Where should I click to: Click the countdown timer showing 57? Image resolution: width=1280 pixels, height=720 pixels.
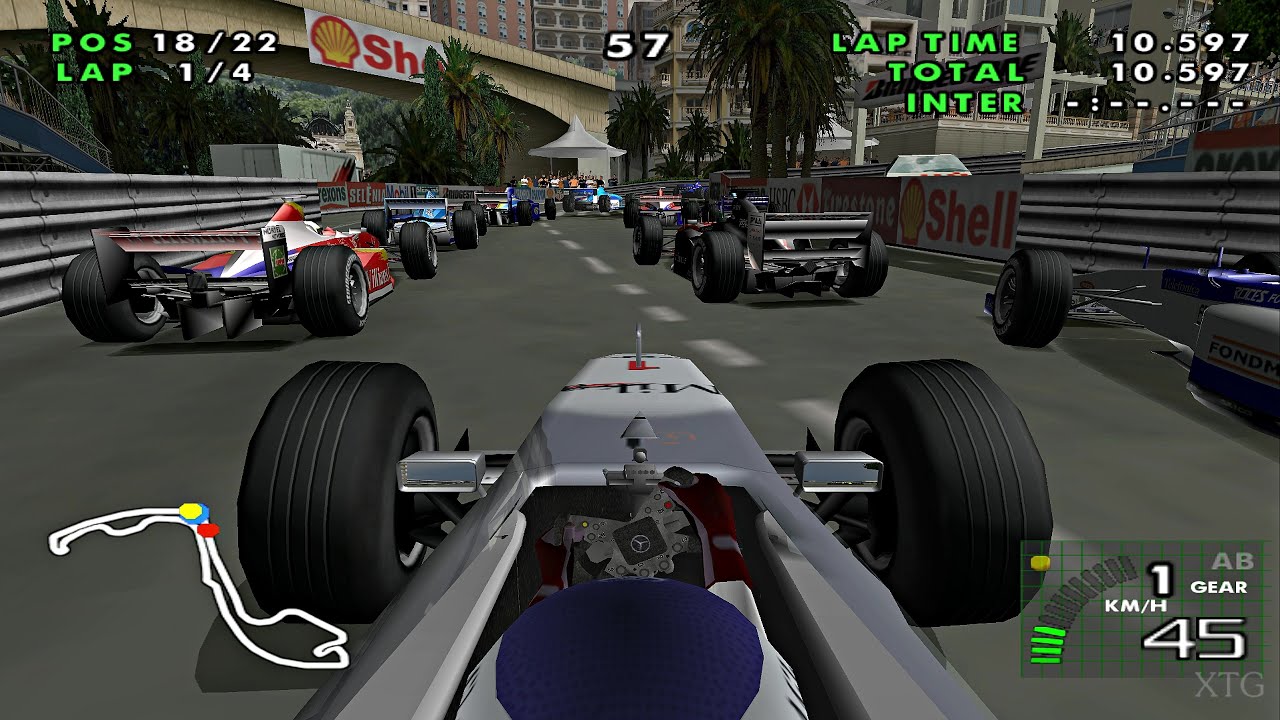click(x=639, y=43)
